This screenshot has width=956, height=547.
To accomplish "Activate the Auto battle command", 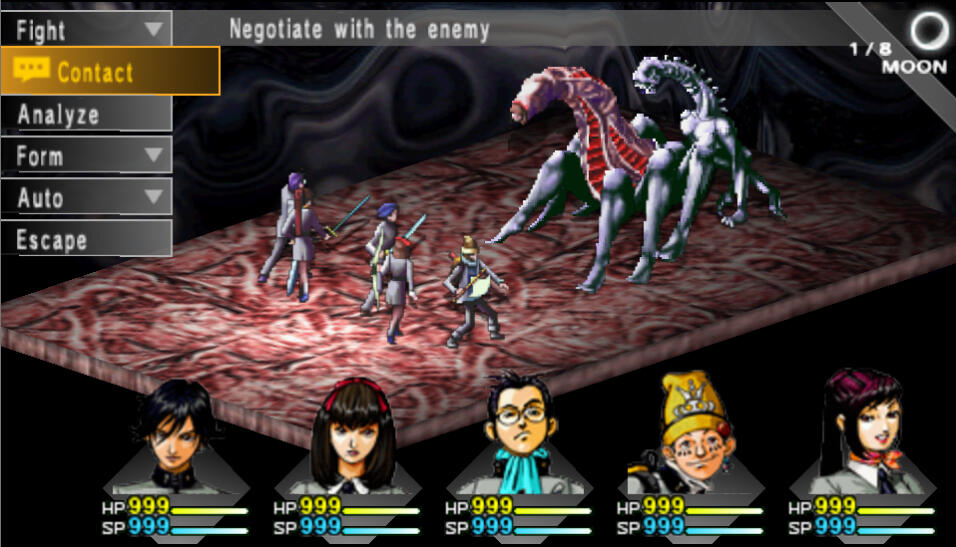I will (x=86, y=198).
